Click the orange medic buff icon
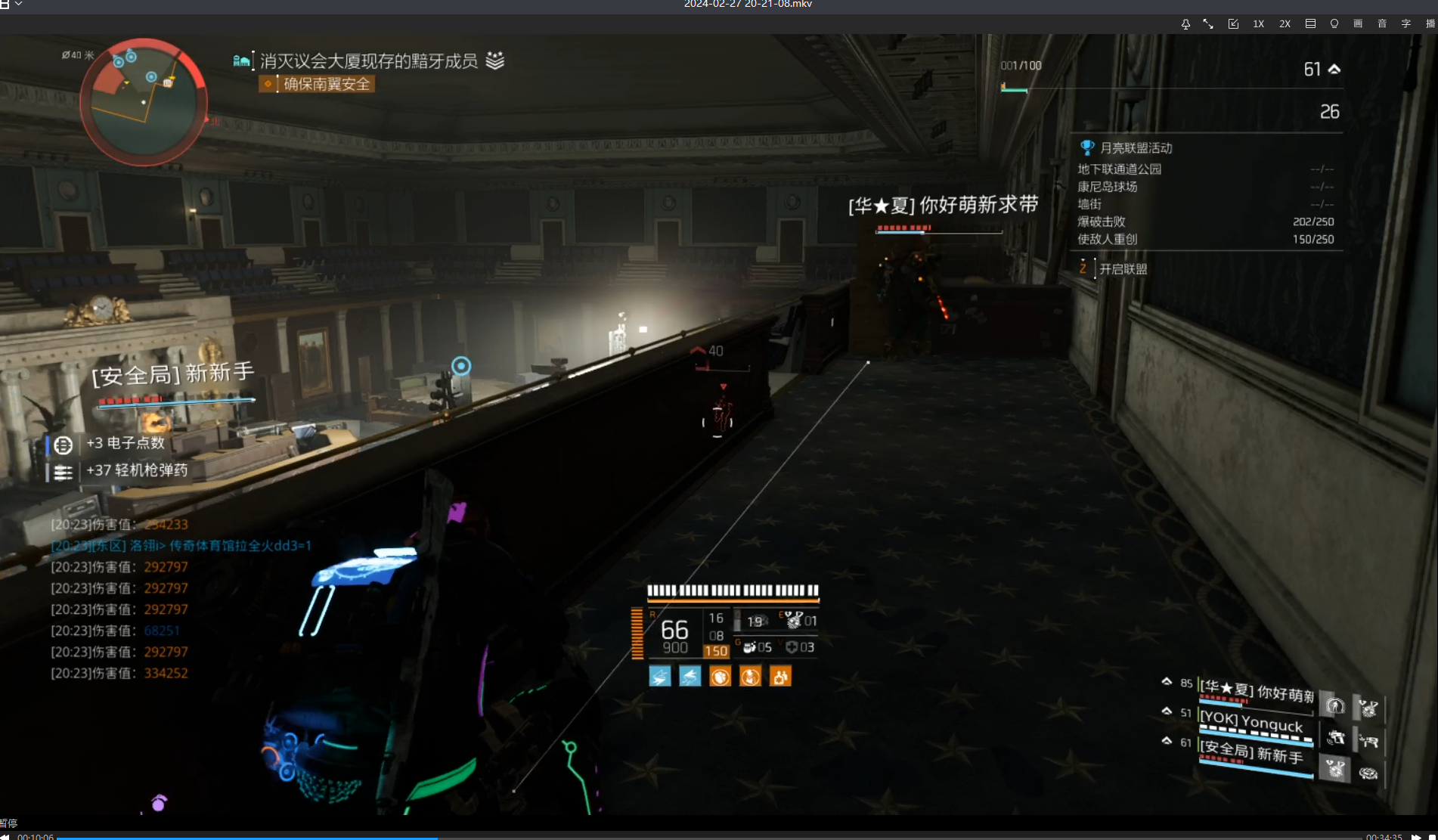The height and width of the screenshot is (840, 1438). 780,677
